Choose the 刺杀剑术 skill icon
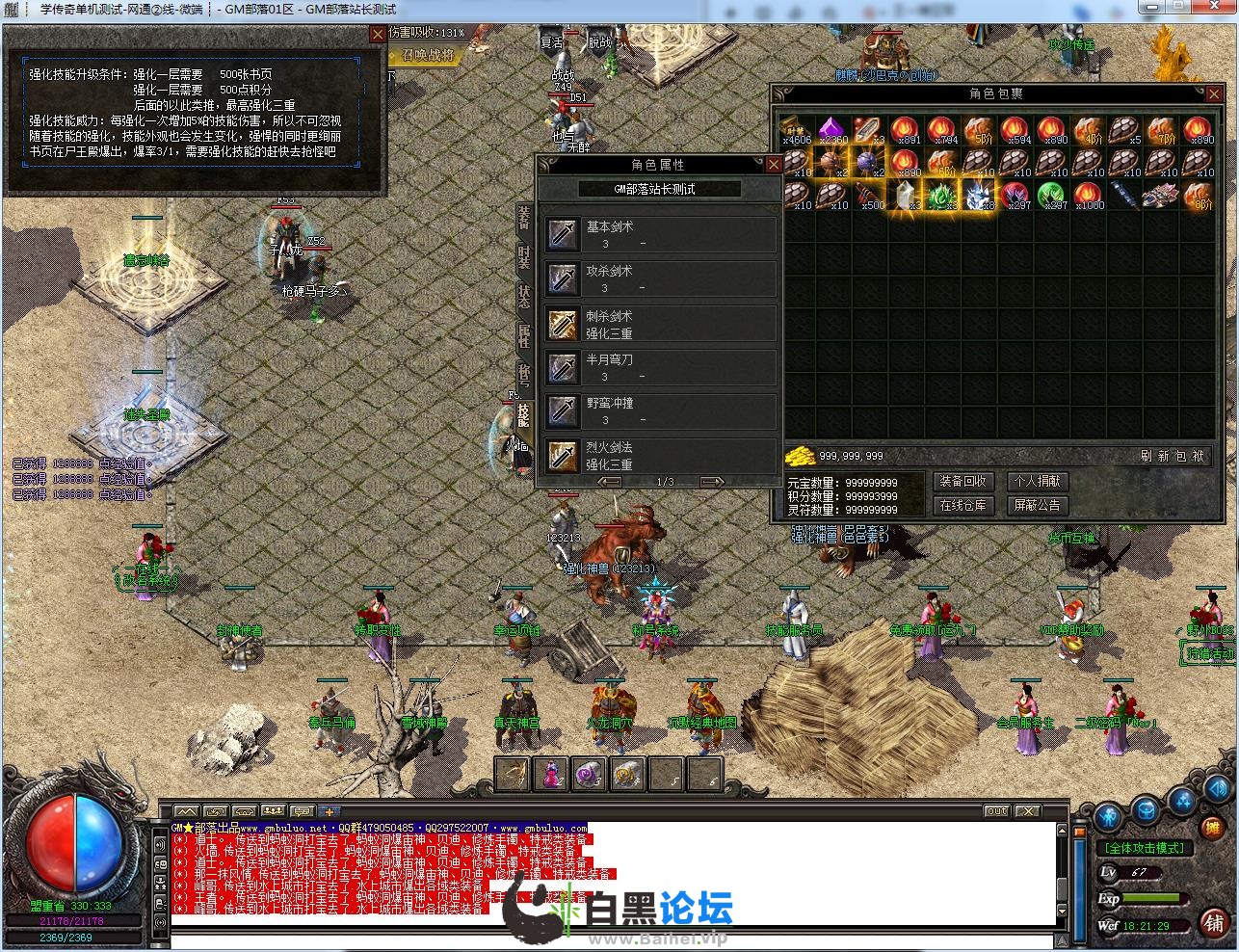1239x952 pixels. point(563,324)
